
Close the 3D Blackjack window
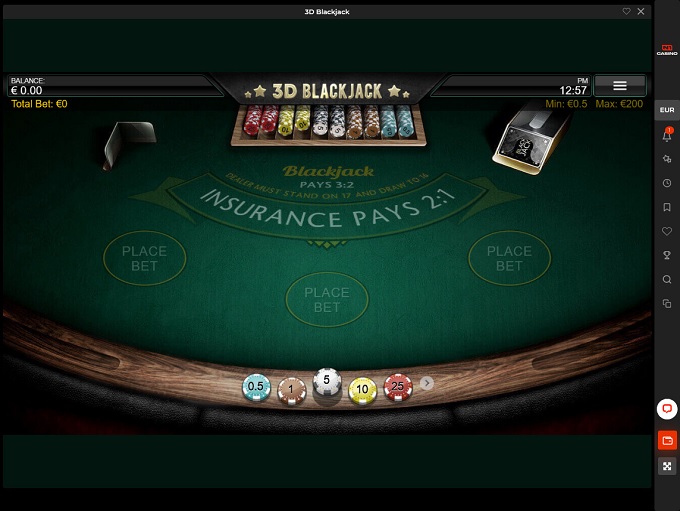[641, 11]
